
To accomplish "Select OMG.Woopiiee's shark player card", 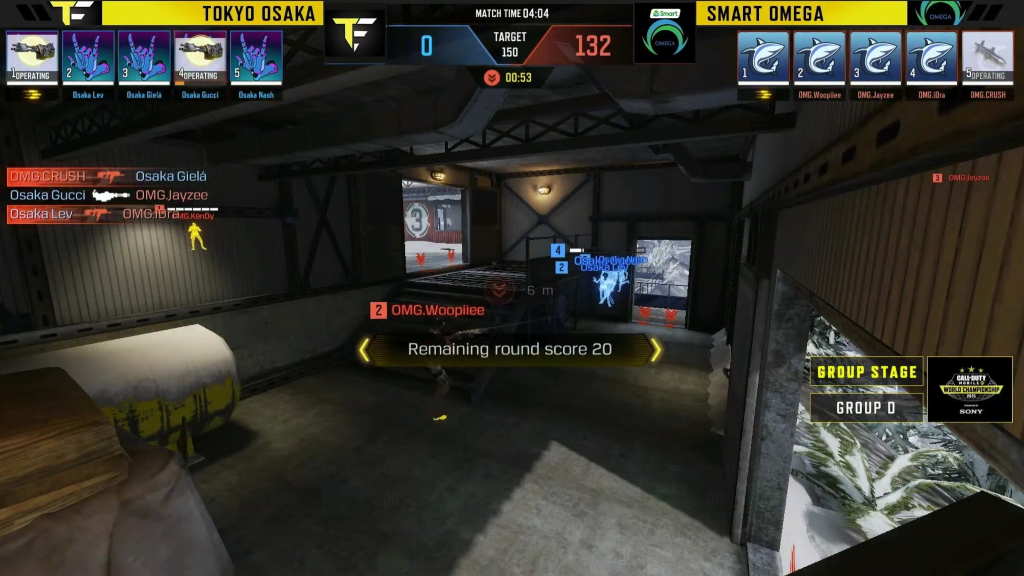I will [819, 57].
